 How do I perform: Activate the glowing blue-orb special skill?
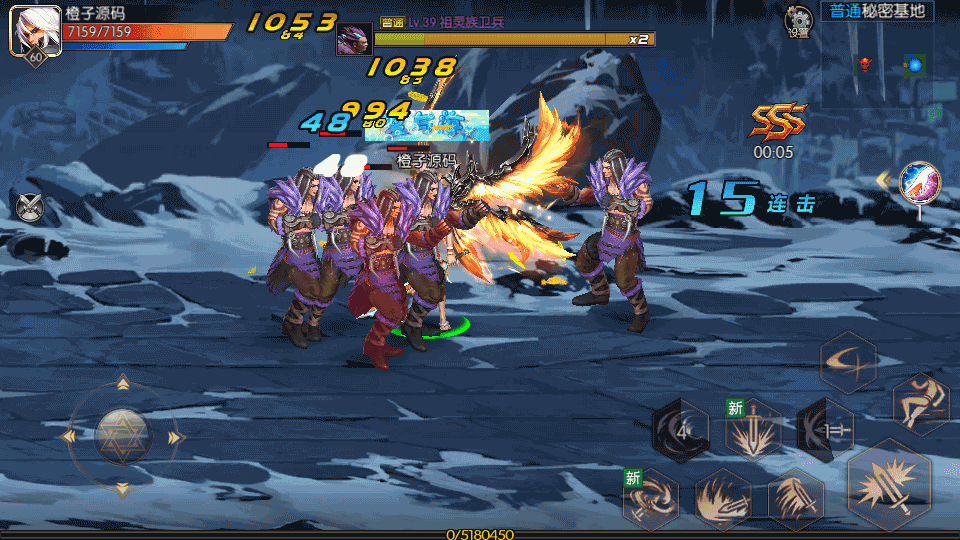pos(919,183)
